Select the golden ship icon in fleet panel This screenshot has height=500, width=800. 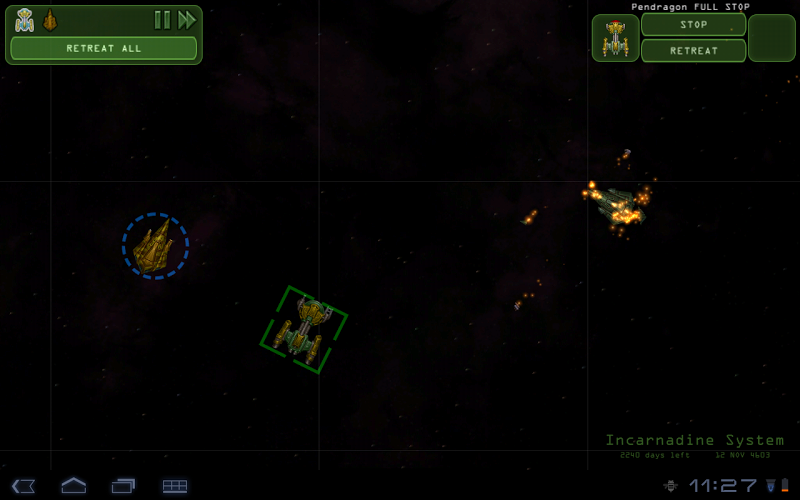pos(50,20)
